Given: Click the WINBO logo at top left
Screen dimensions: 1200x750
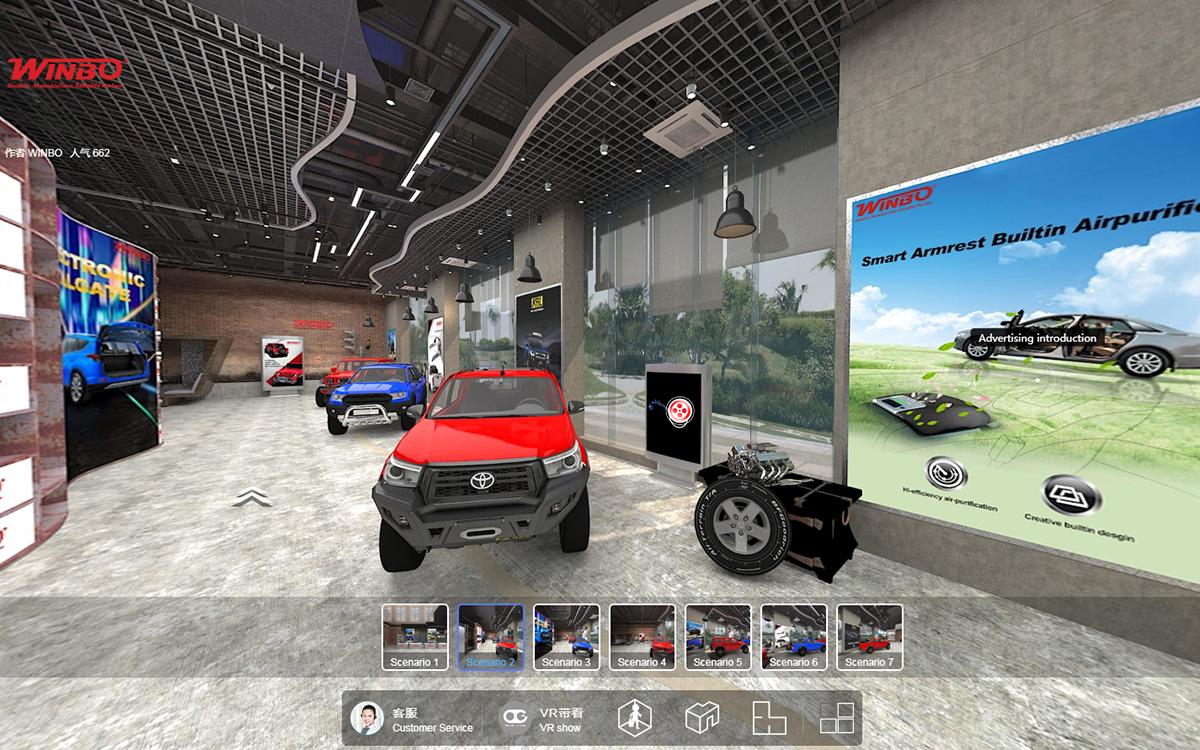Looking at the screenshot, I should coord(66,71).
